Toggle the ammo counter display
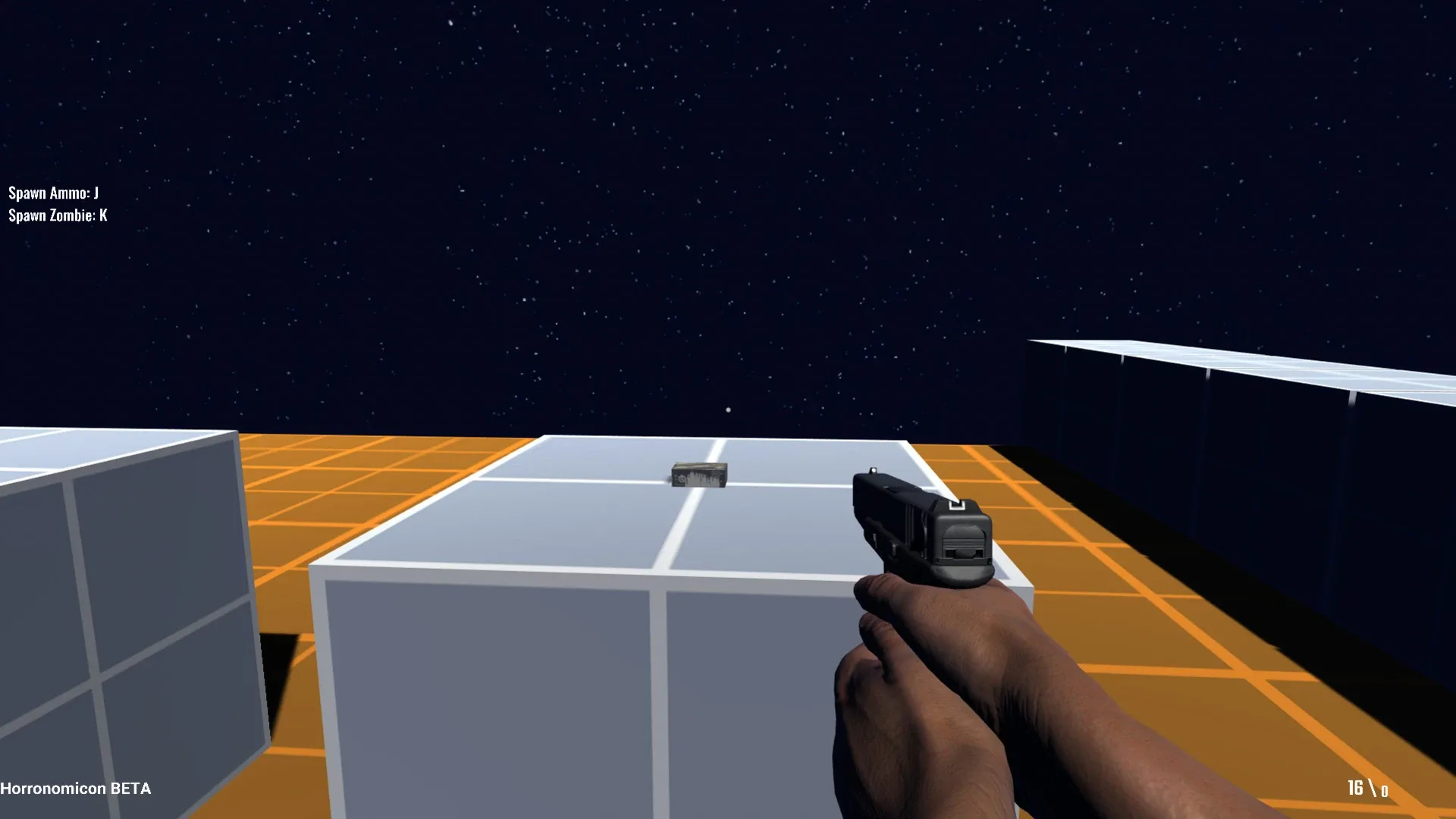 (1370, 787)
